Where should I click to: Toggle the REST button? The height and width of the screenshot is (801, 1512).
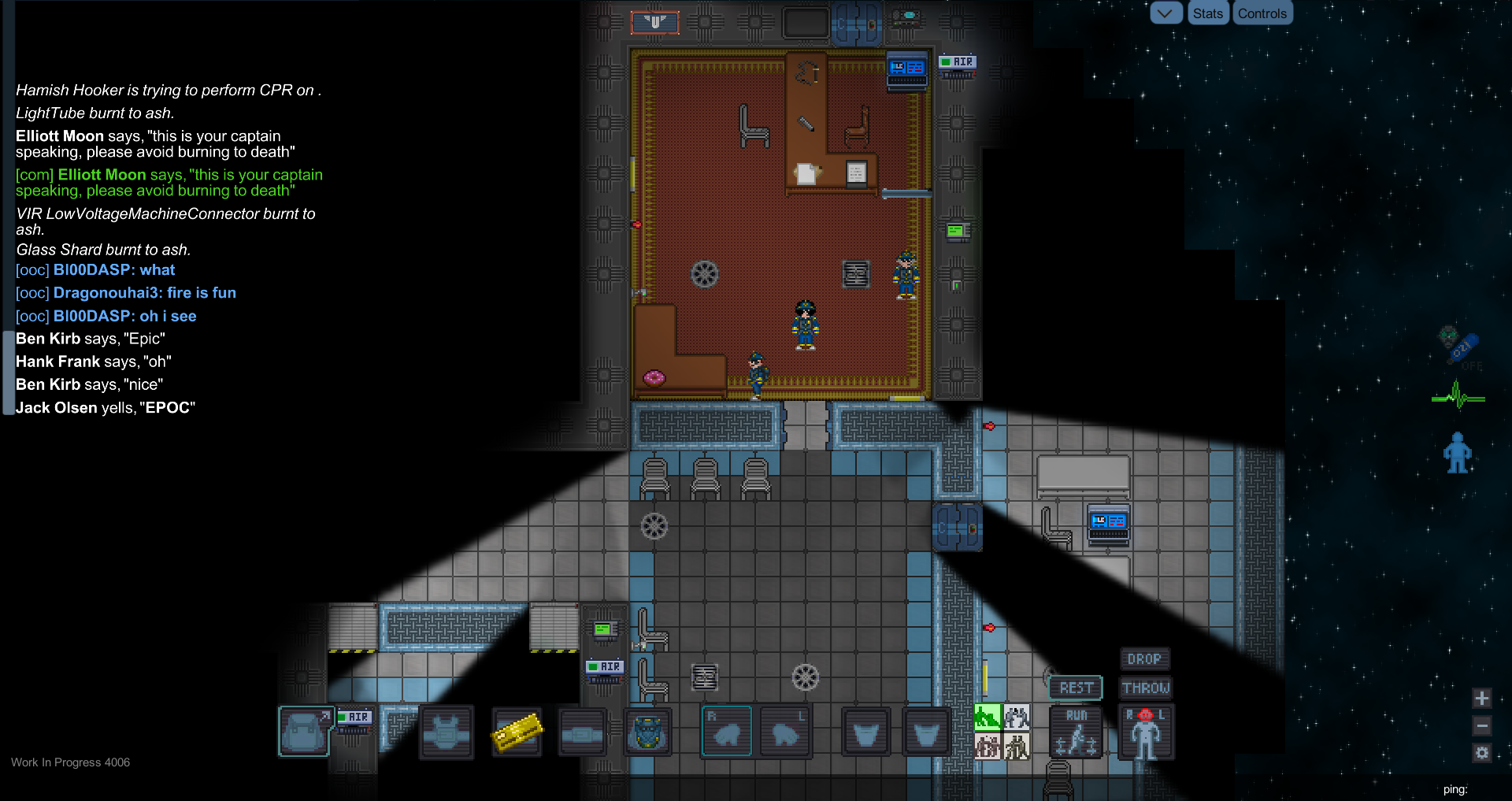pos(1076,688)
